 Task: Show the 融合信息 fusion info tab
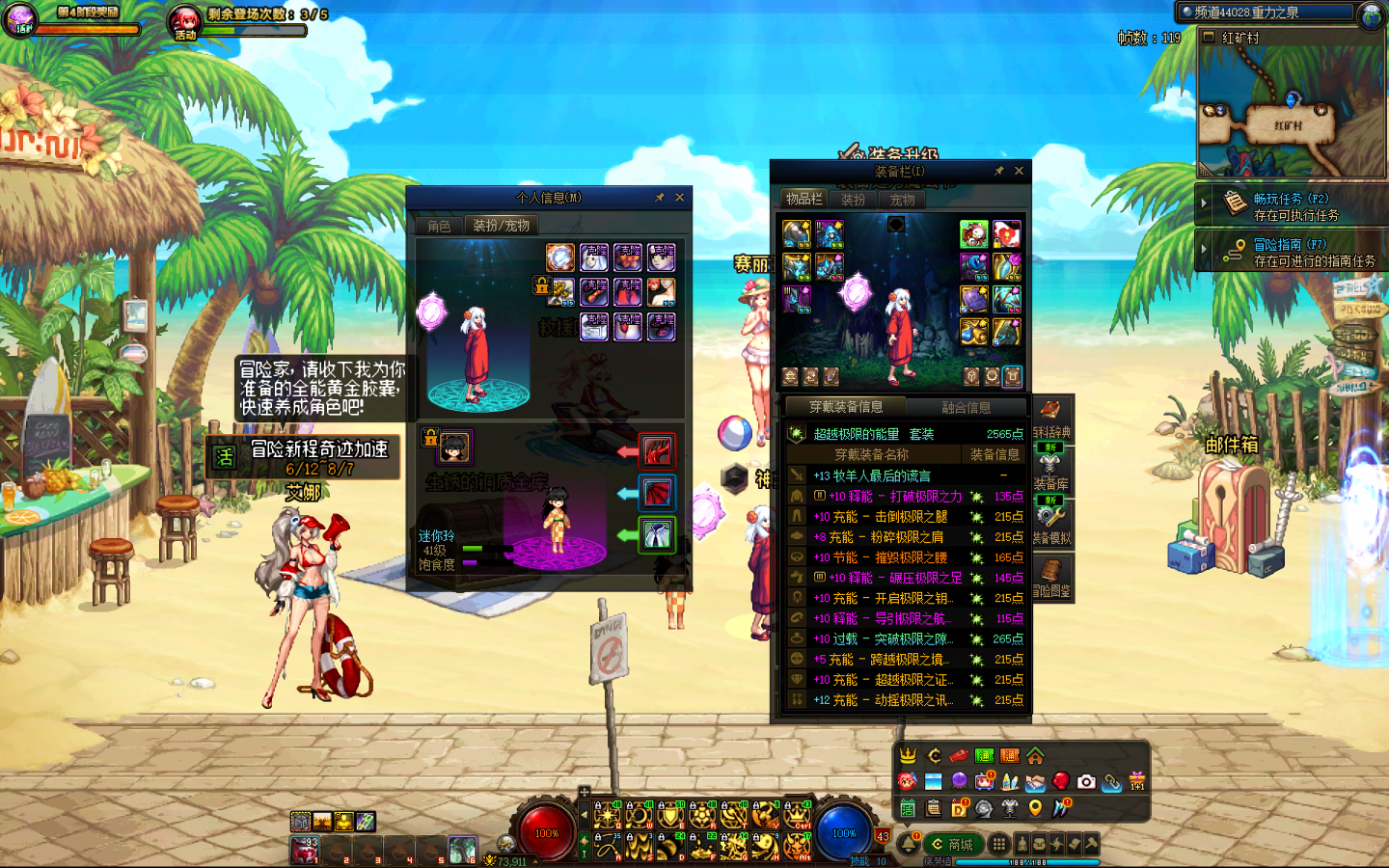click(x=966, y=407)
